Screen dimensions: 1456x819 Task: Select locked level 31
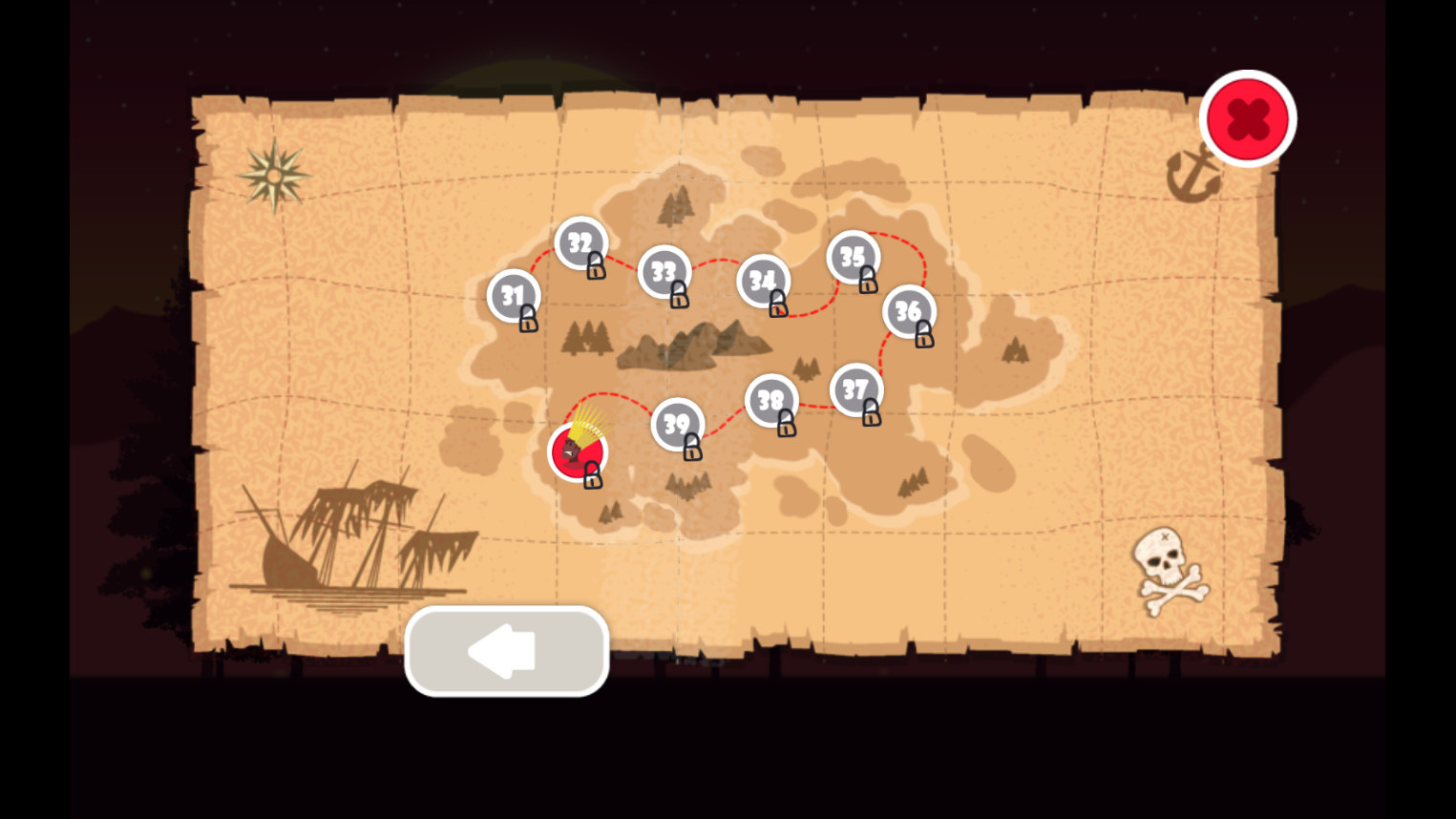click(514, 297)
